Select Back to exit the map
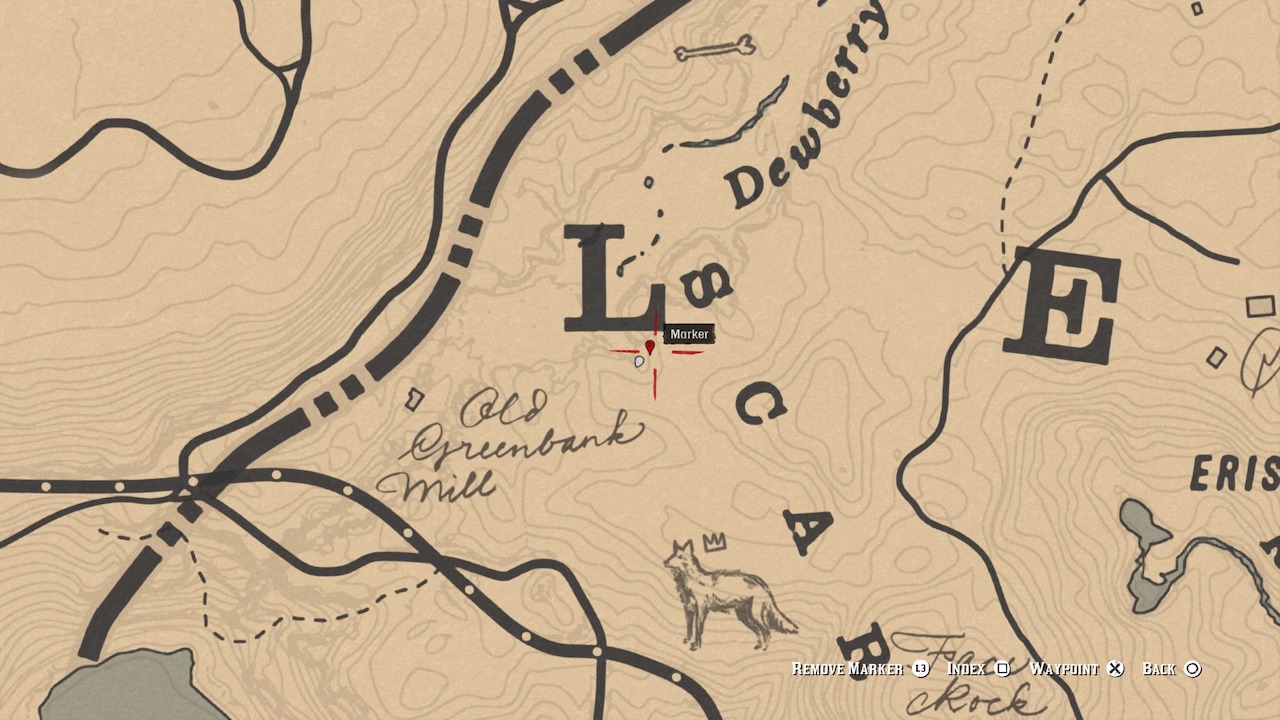 (x=1160, y=668)
